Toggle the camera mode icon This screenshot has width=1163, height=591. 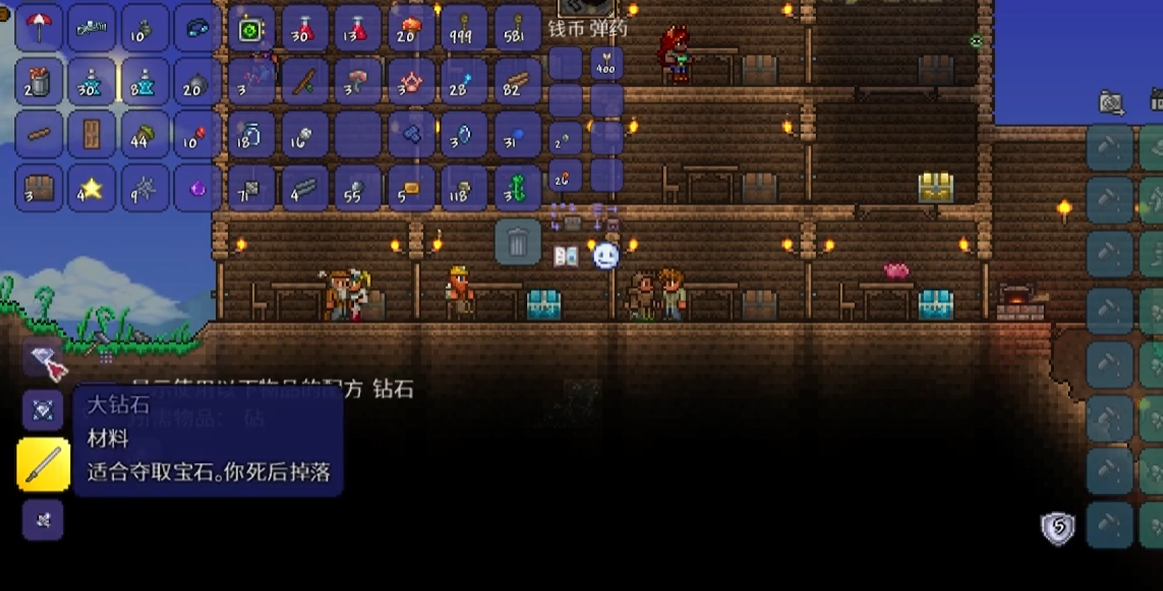(x=1111, y=102)
